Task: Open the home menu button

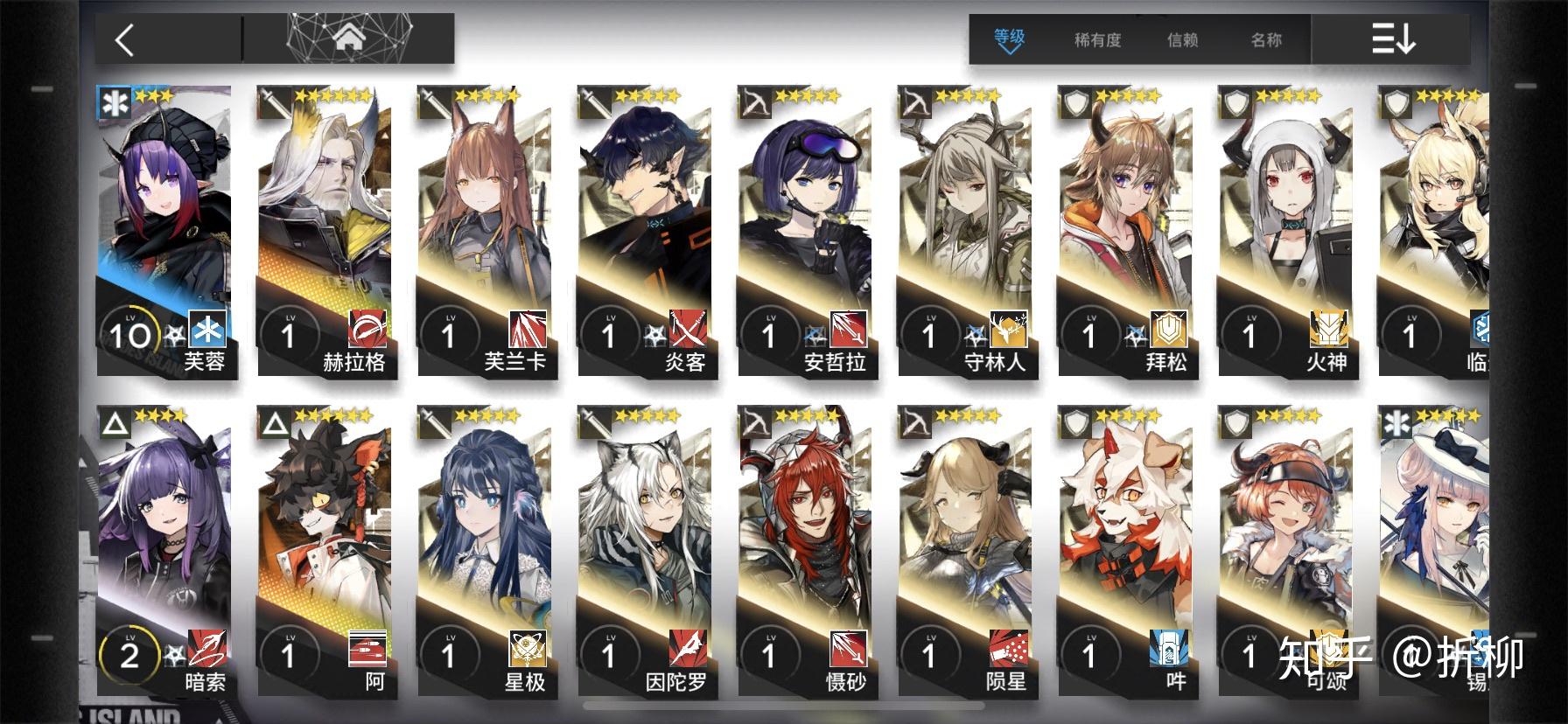Action: click(x=348, y=39)
